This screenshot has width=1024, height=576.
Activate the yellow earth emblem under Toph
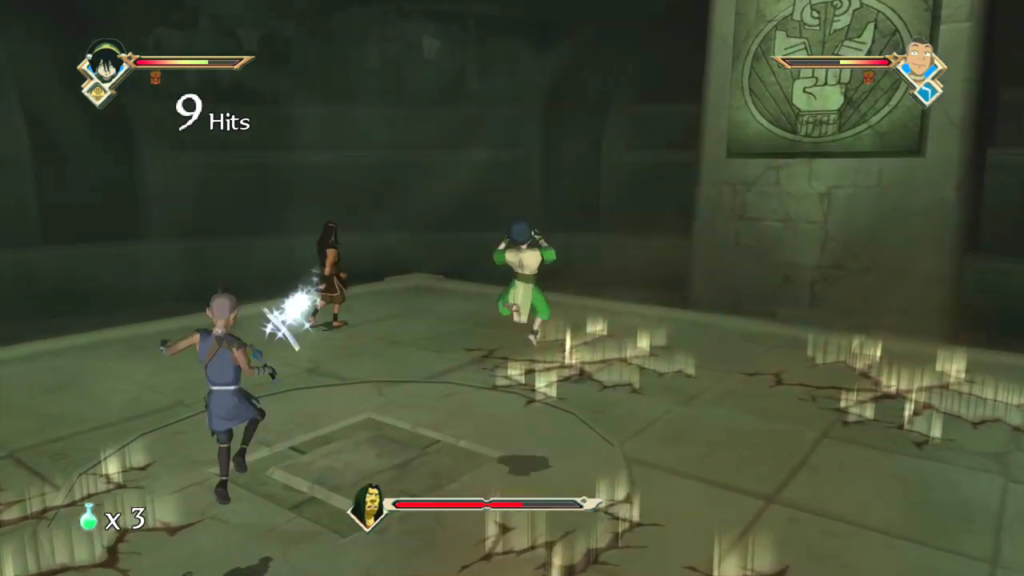pyautogui.click(x=100, y=92)
